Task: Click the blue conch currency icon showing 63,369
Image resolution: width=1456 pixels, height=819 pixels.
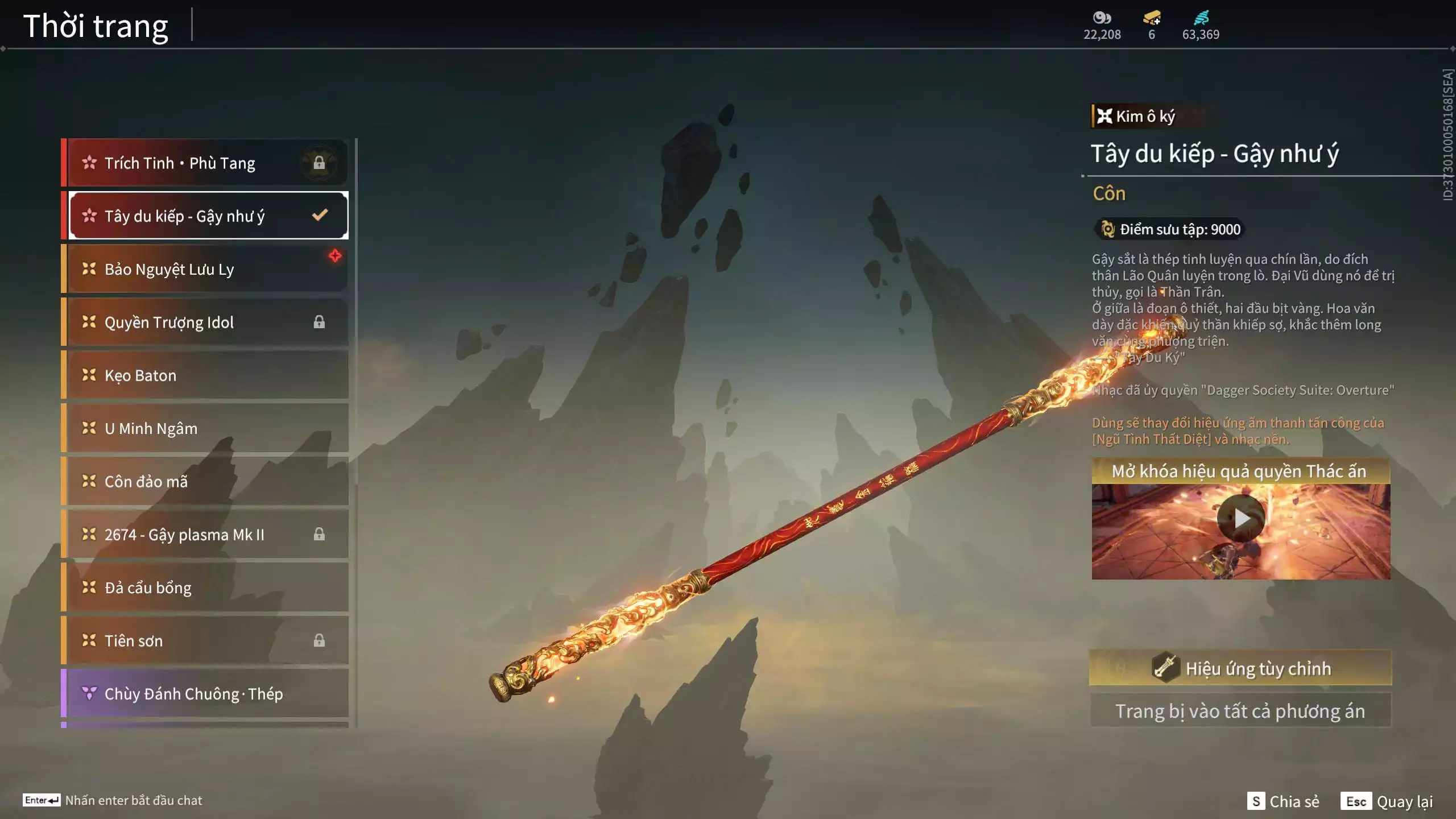Action: pos(1200,18)
